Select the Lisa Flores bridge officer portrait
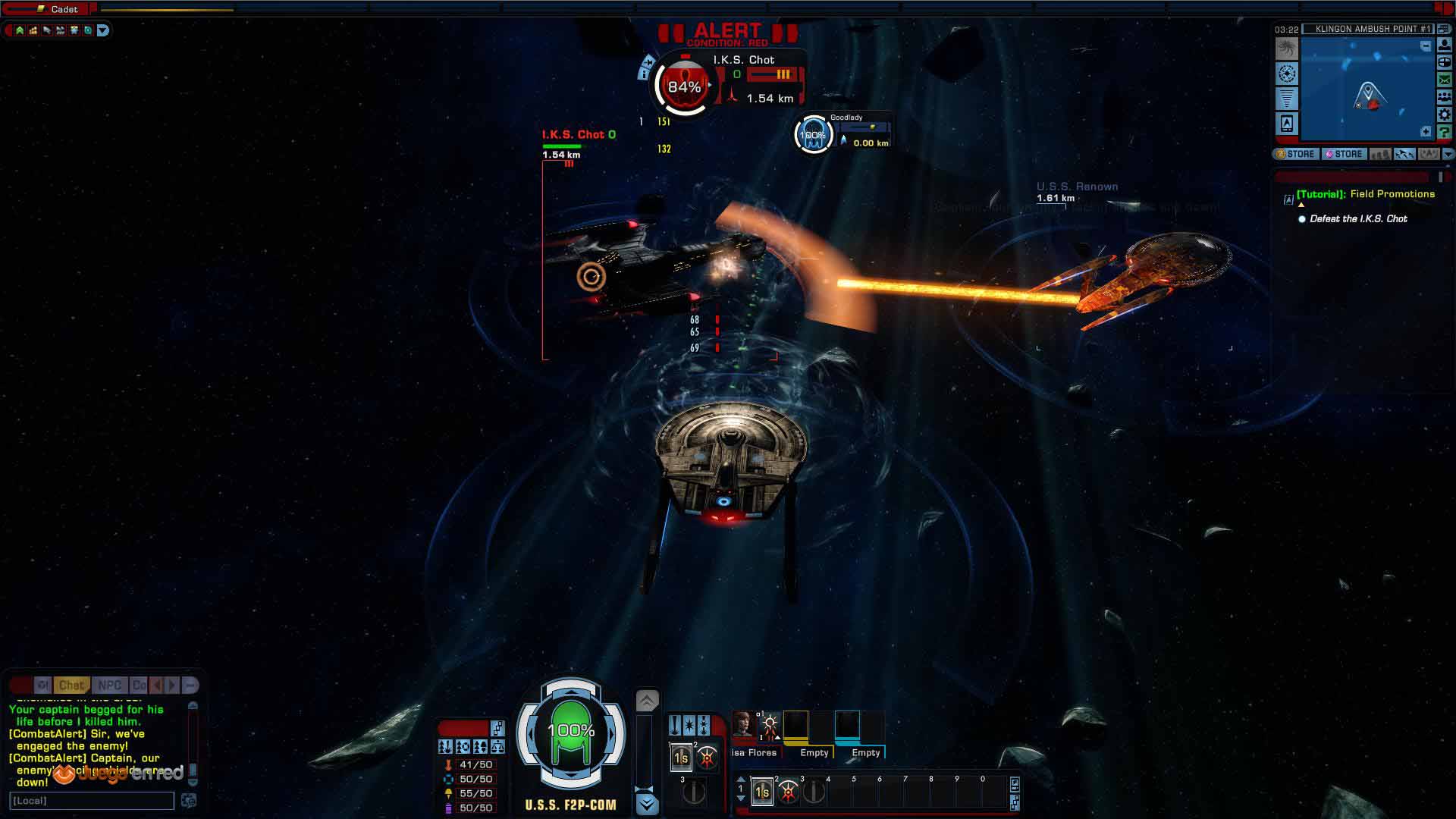Image resolution: width=1456 pixels, height=819 pixels. 743,724
